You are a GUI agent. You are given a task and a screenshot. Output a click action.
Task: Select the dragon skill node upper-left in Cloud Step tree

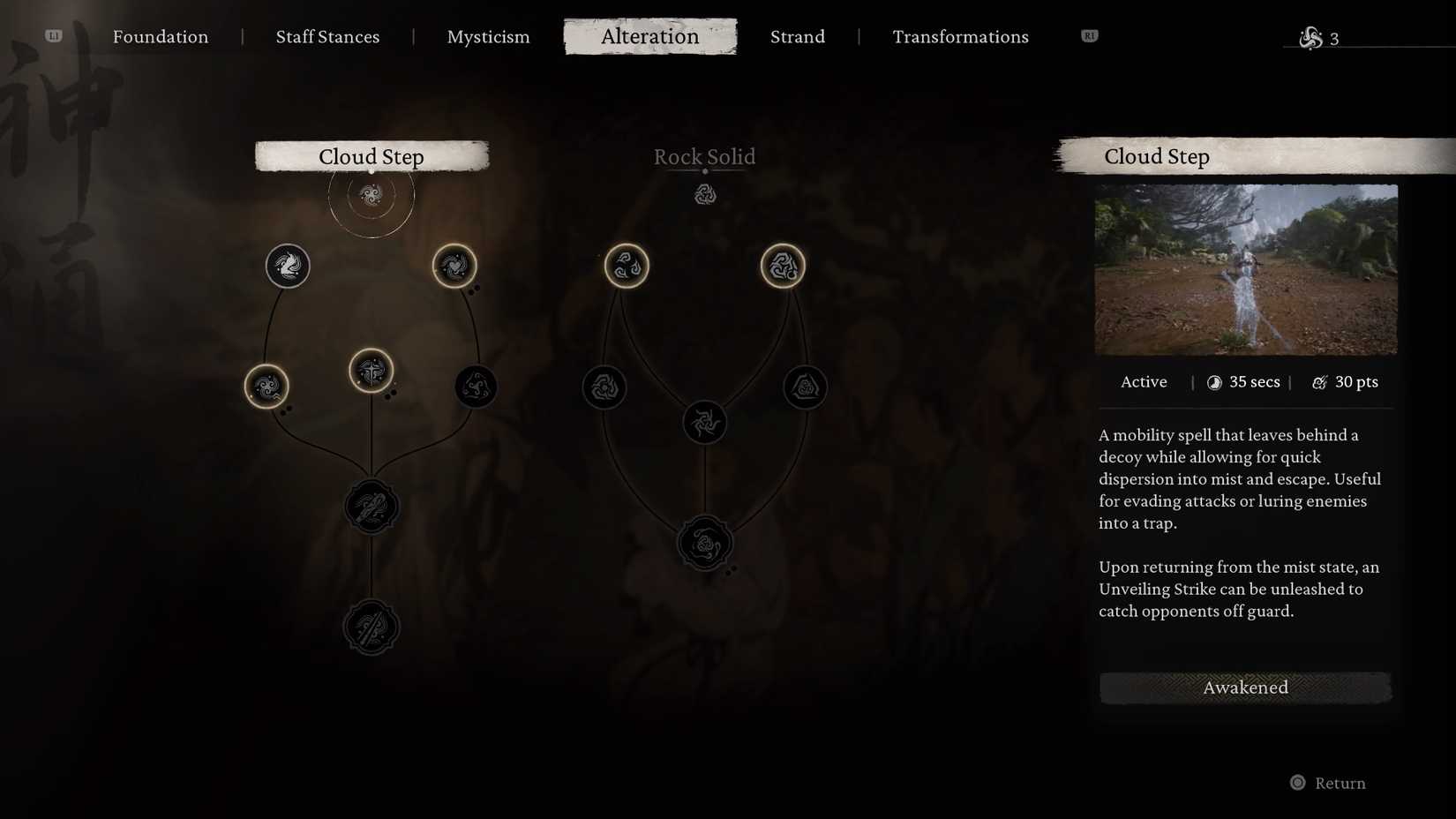coord(286,266)
